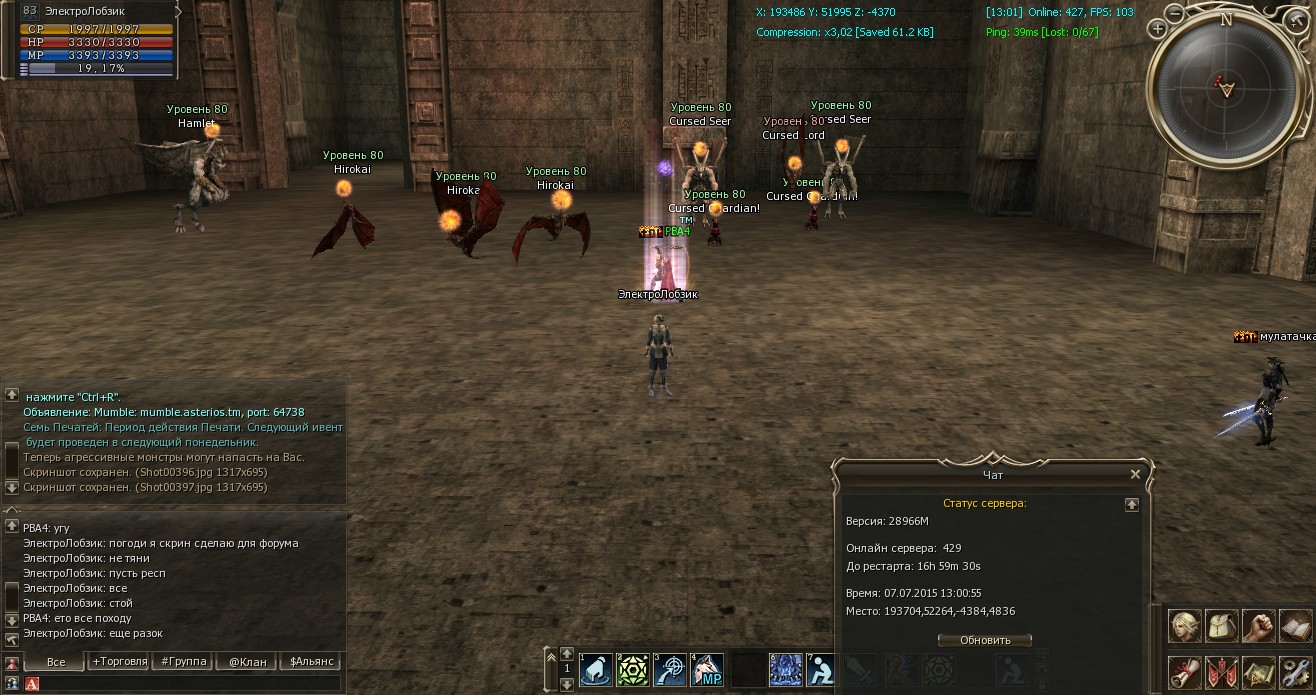Open the clan banners icon
1316x695 pixels.
(x=1222, y=673)
